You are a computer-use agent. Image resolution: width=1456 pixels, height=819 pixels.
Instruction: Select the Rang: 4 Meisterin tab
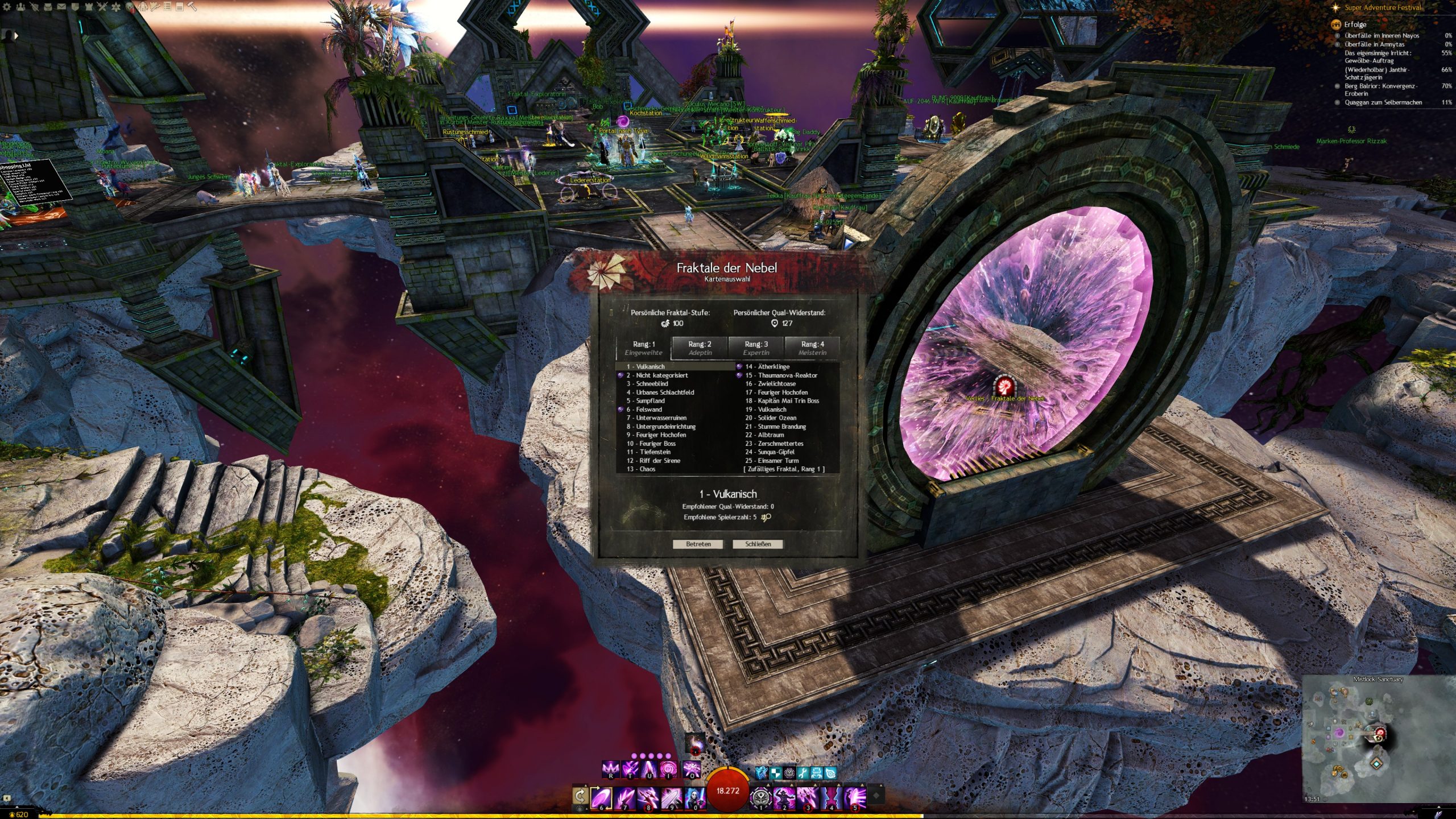[812, 348]
